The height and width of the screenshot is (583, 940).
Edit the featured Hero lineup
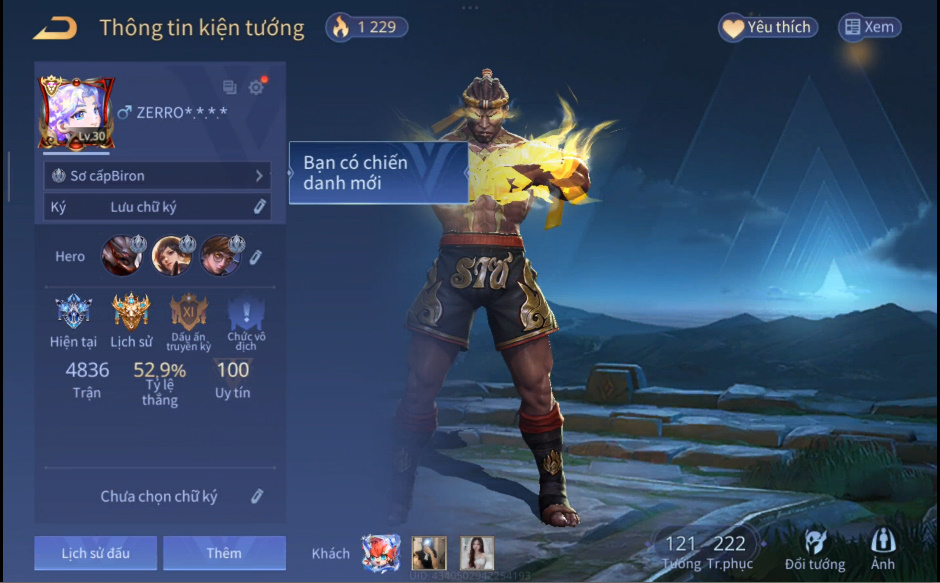[255, 257]
